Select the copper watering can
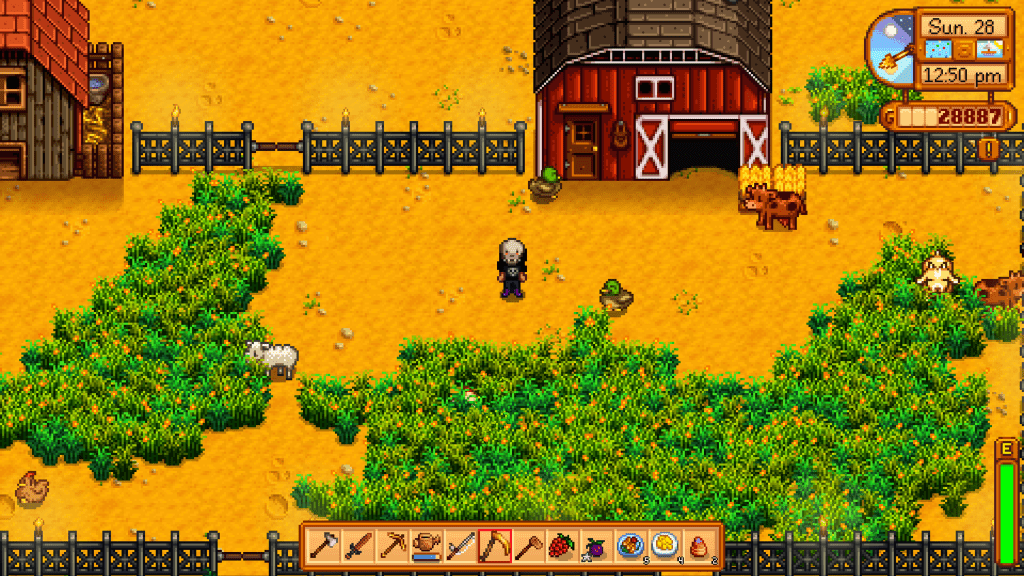 (x=426, y=546)
